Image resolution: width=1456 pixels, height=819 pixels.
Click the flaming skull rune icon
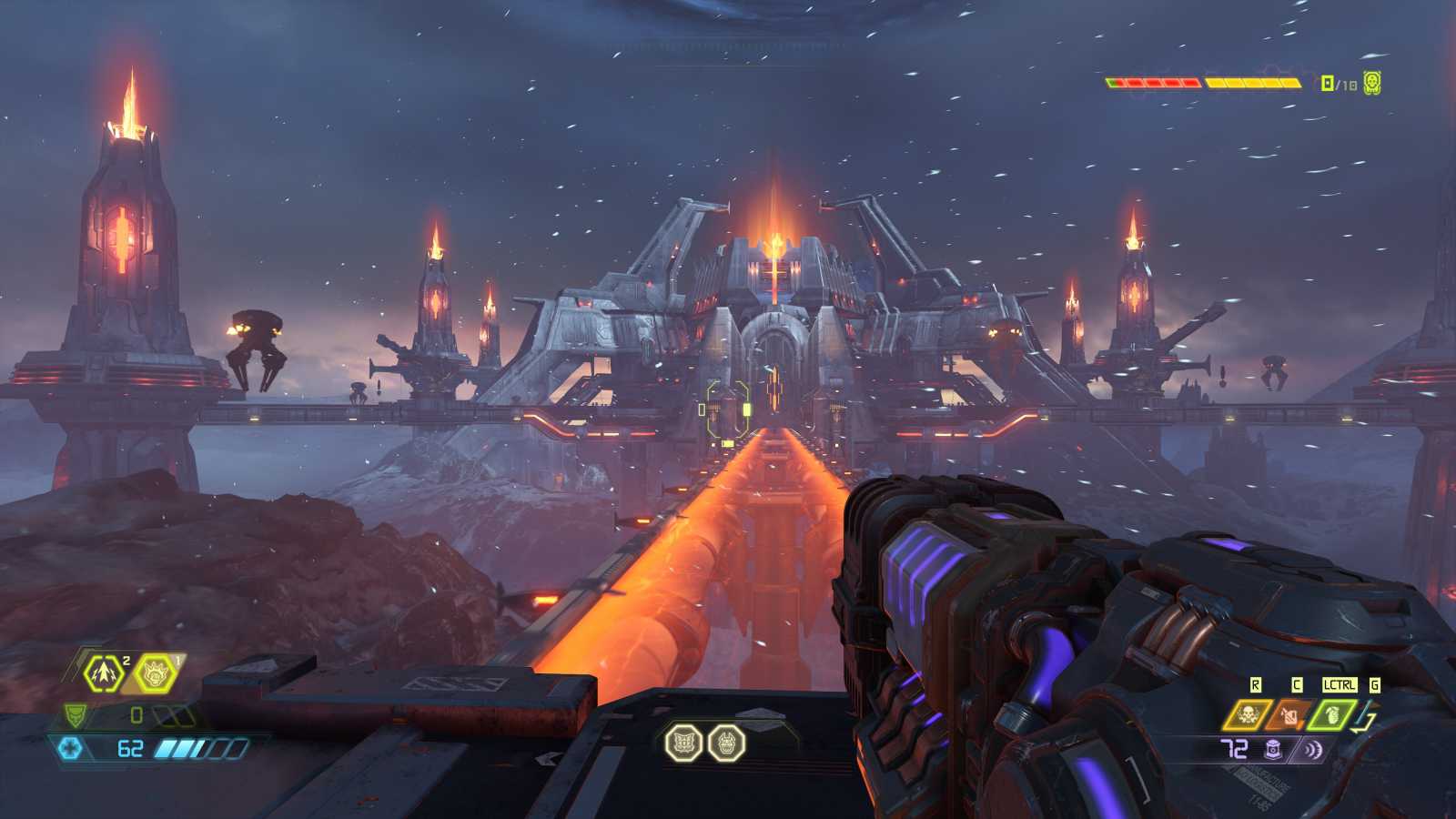click(x=152, y=674)
